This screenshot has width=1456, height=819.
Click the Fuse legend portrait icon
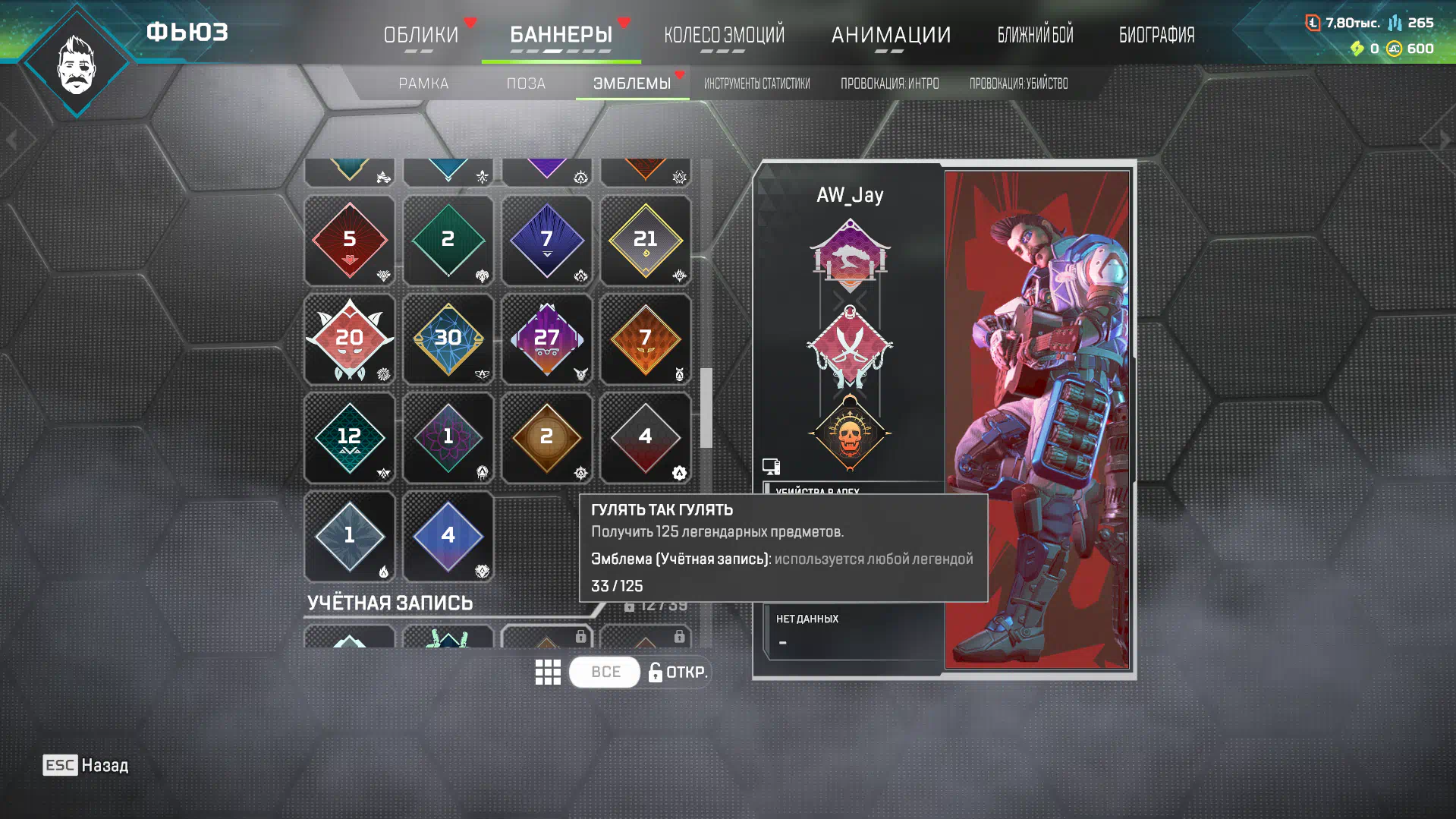pyautogui.click(x=77, y=64)
